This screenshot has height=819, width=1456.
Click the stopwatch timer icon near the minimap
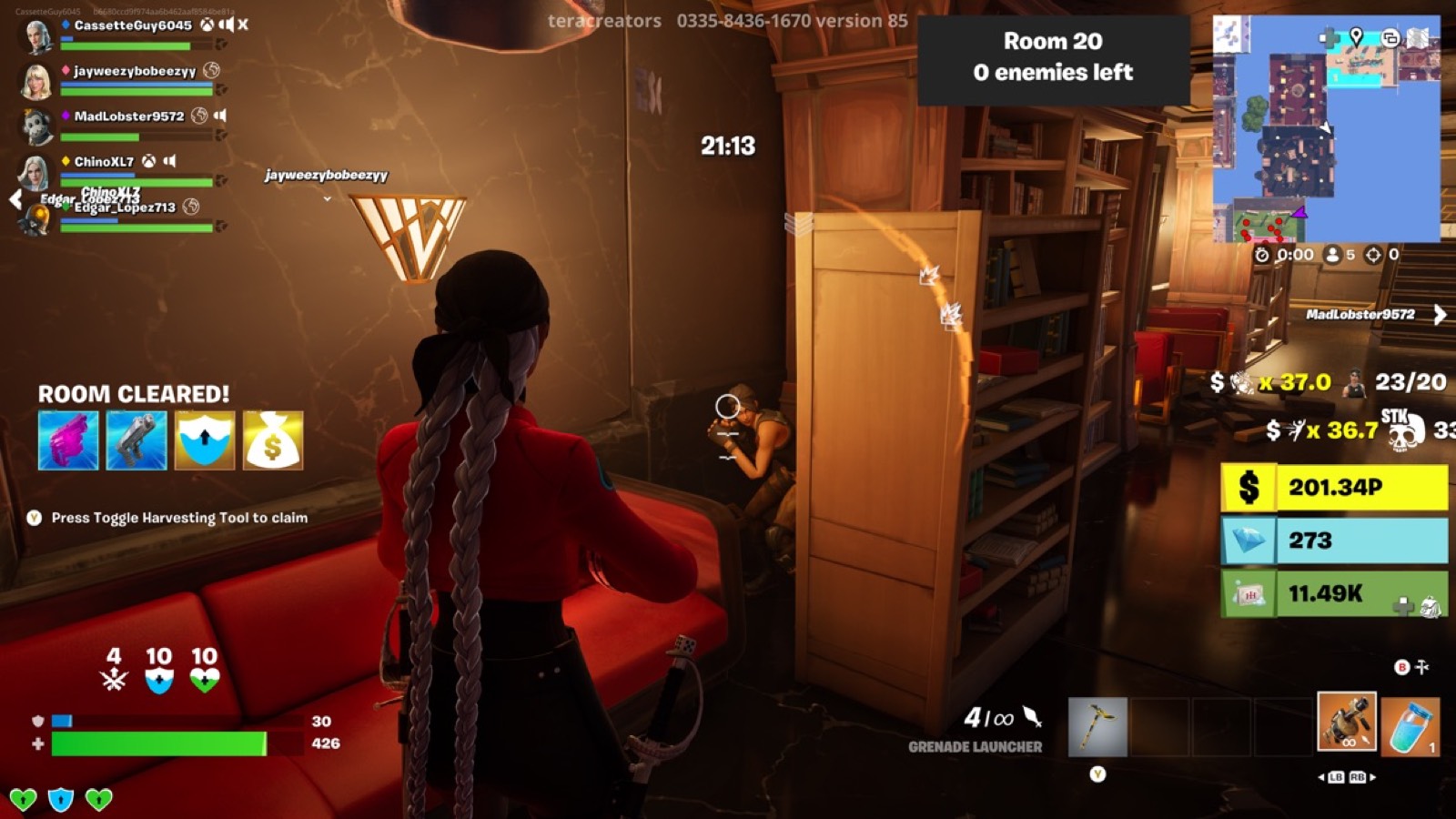(x=1260, y=256)
